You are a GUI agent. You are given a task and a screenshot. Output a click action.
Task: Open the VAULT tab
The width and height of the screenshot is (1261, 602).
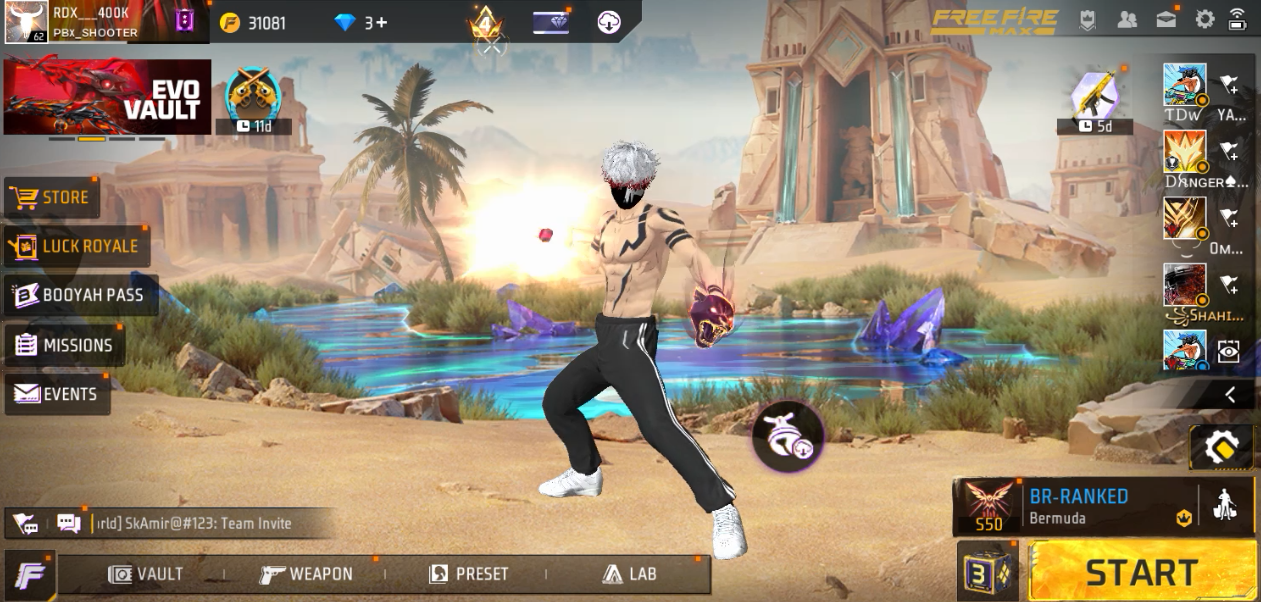coord(147,574)
